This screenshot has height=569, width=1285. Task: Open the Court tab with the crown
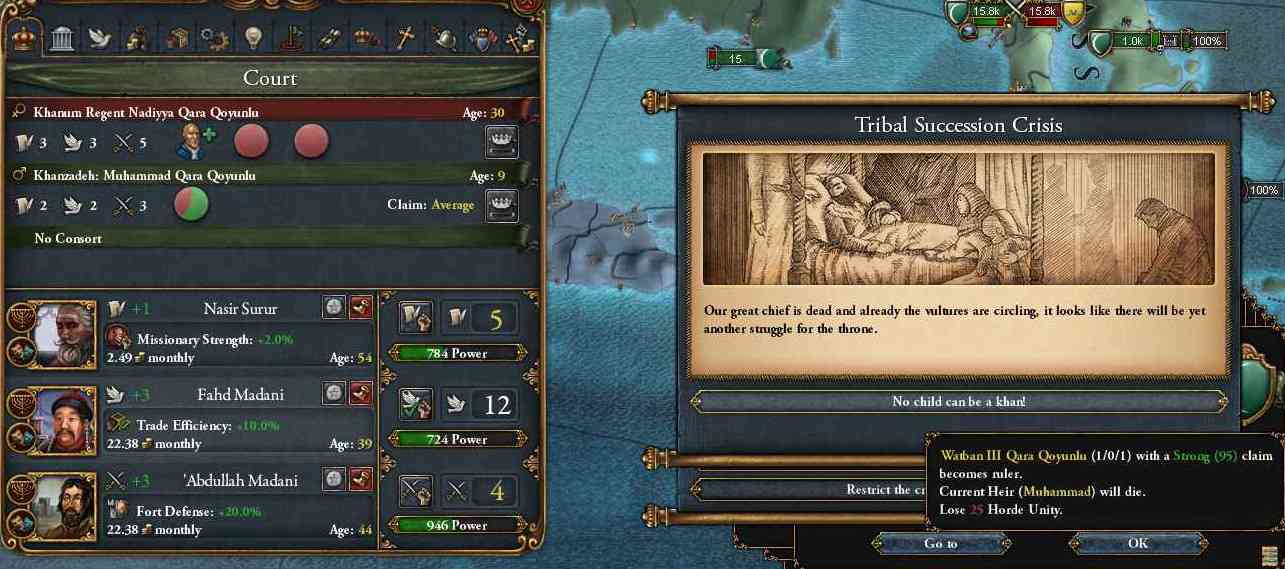(24, 39)
